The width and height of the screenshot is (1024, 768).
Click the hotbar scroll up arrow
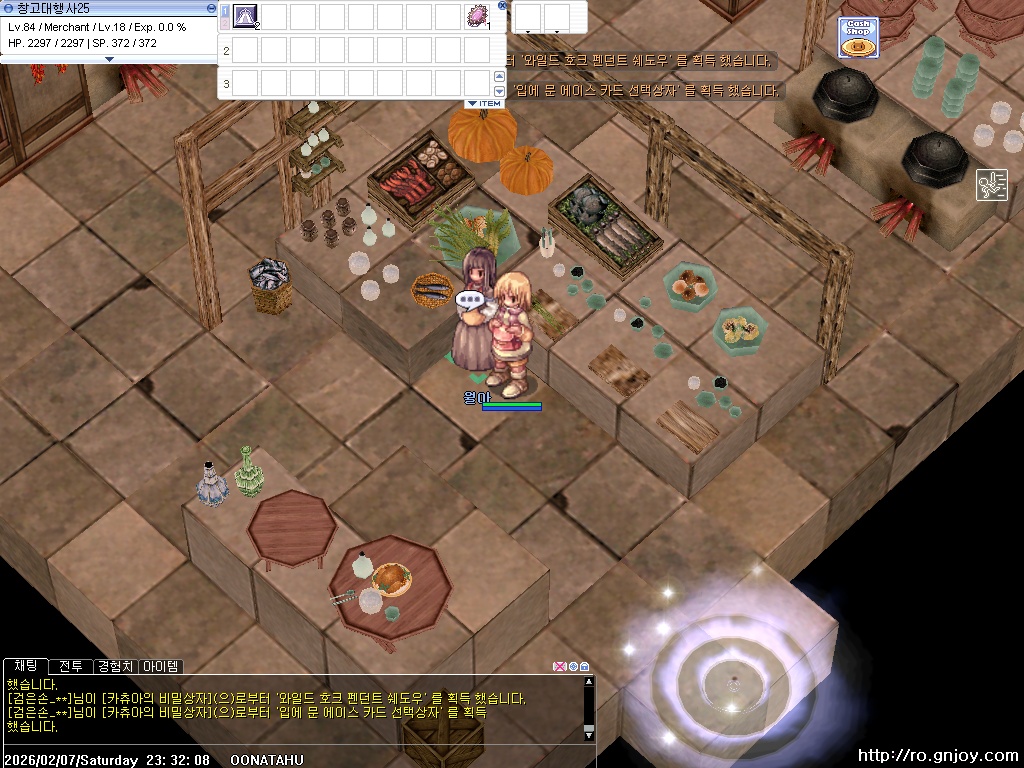point(499,77)
